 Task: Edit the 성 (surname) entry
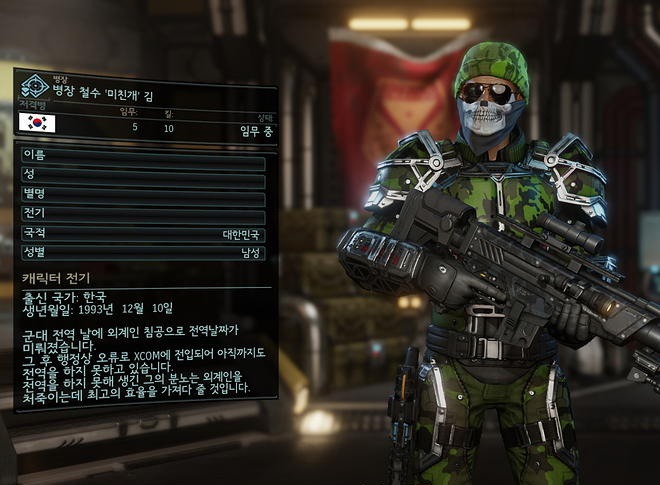(142, 174)
